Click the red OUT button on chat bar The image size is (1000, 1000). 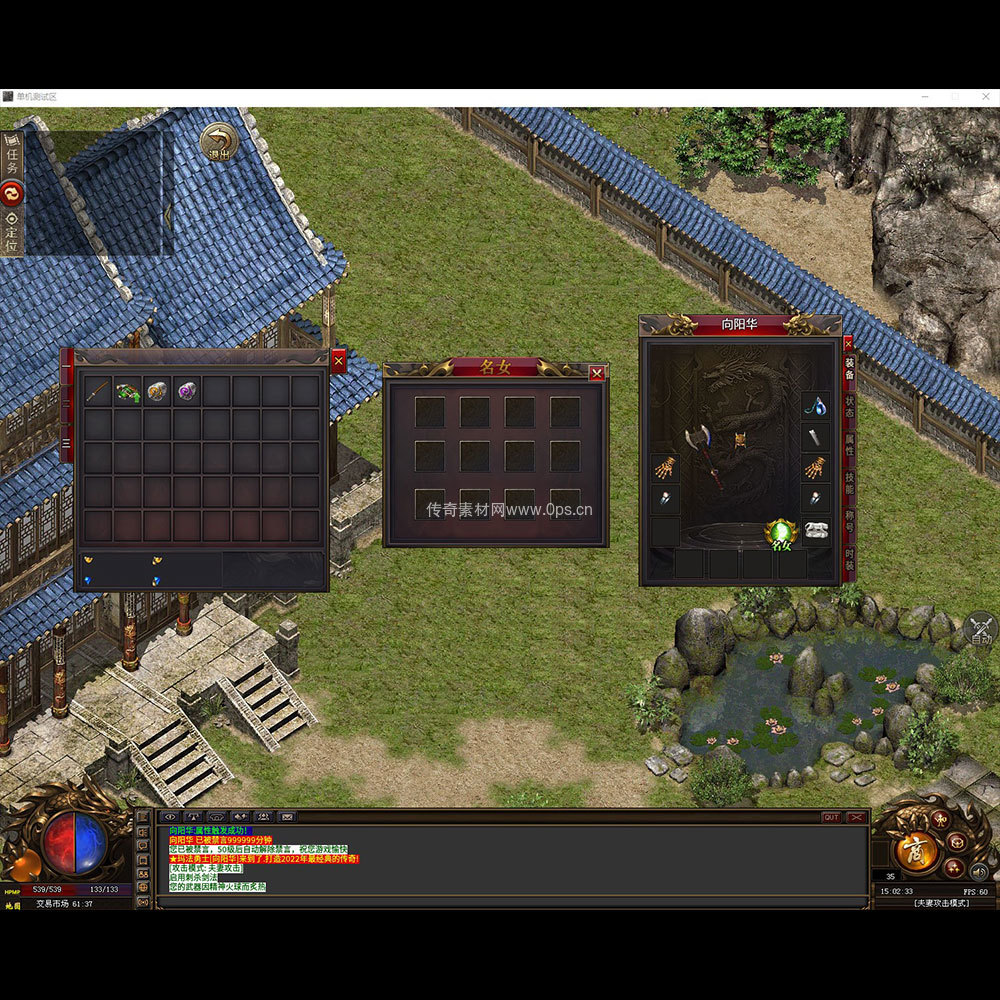[x=831, y=817]
